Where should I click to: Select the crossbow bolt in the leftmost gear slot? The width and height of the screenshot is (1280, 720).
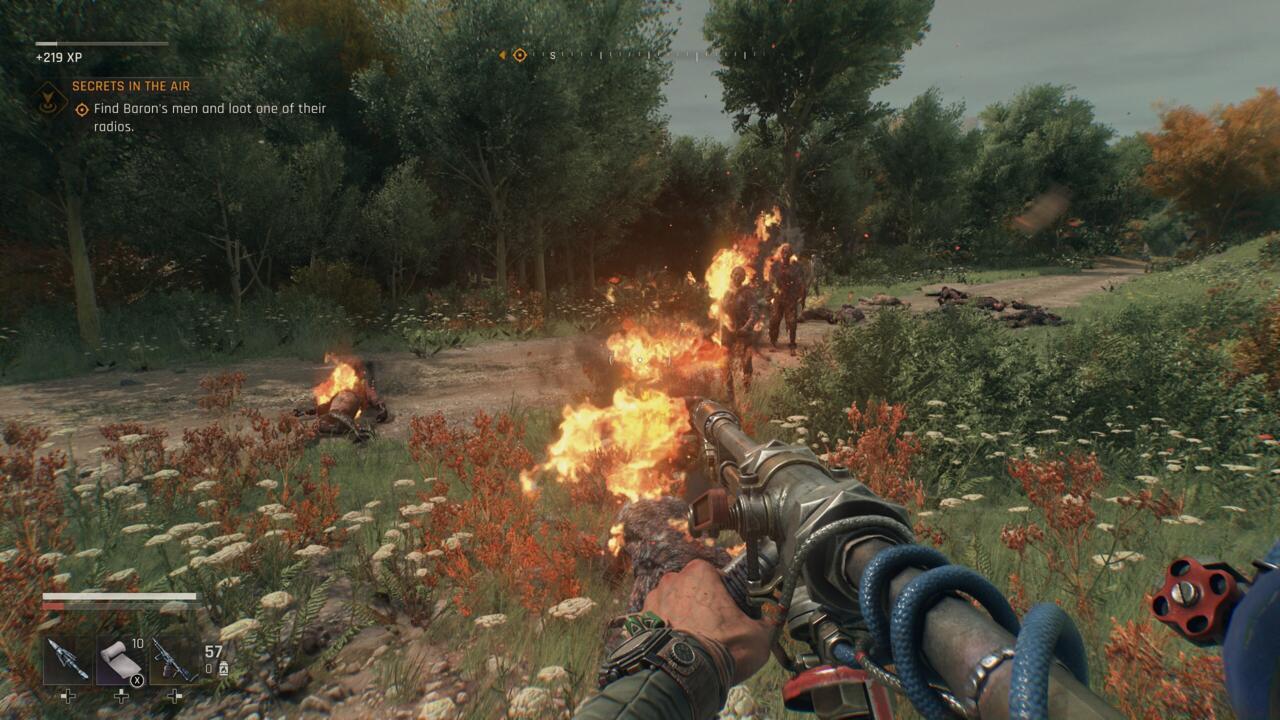click(67, 659)
